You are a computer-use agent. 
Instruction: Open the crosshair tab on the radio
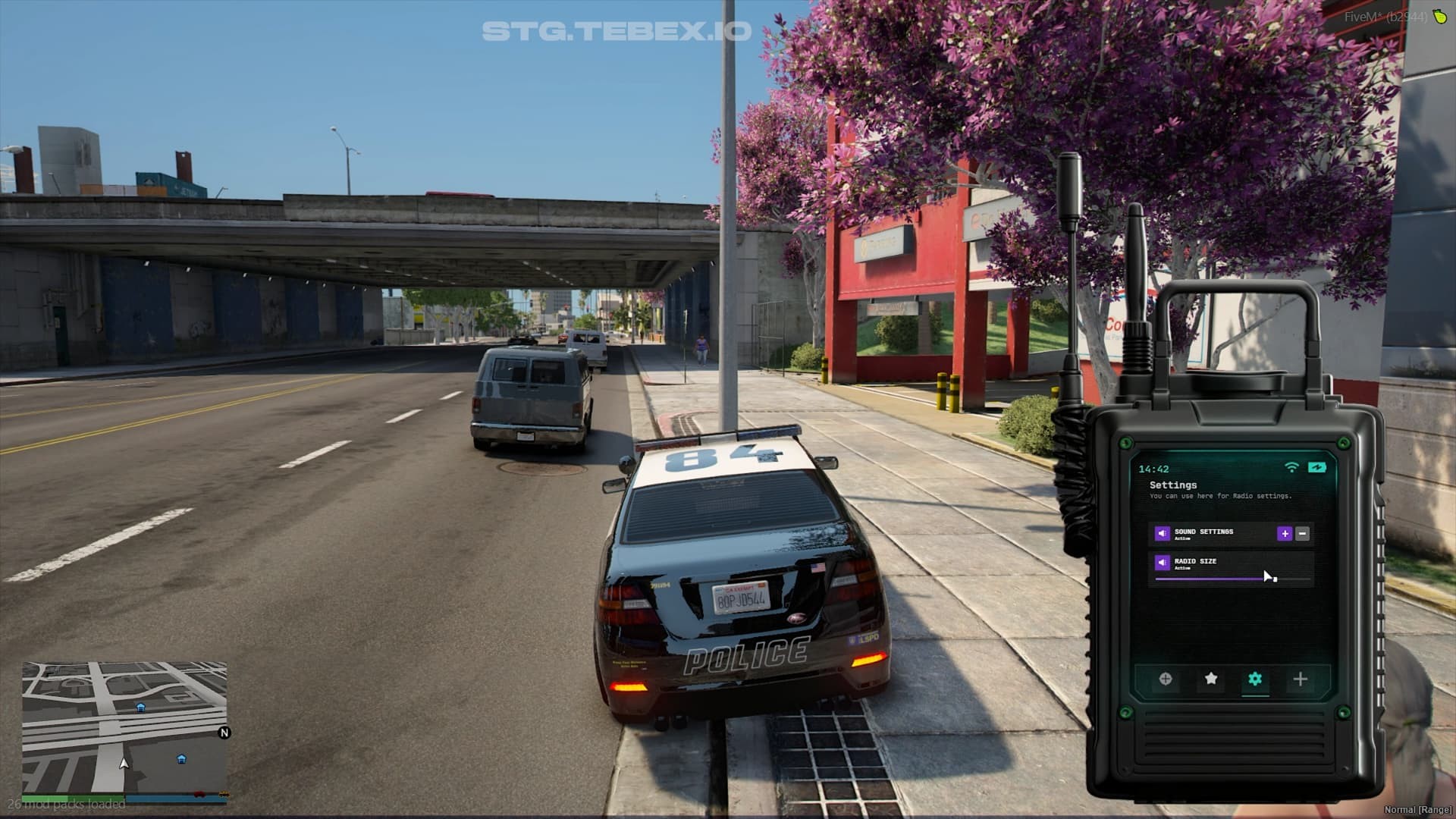1166,679
